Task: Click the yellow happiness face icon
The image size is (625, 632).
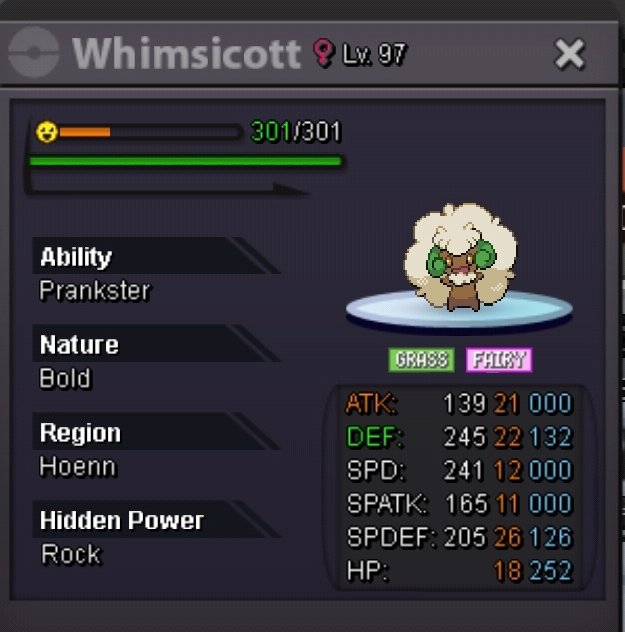Action: 46,132
